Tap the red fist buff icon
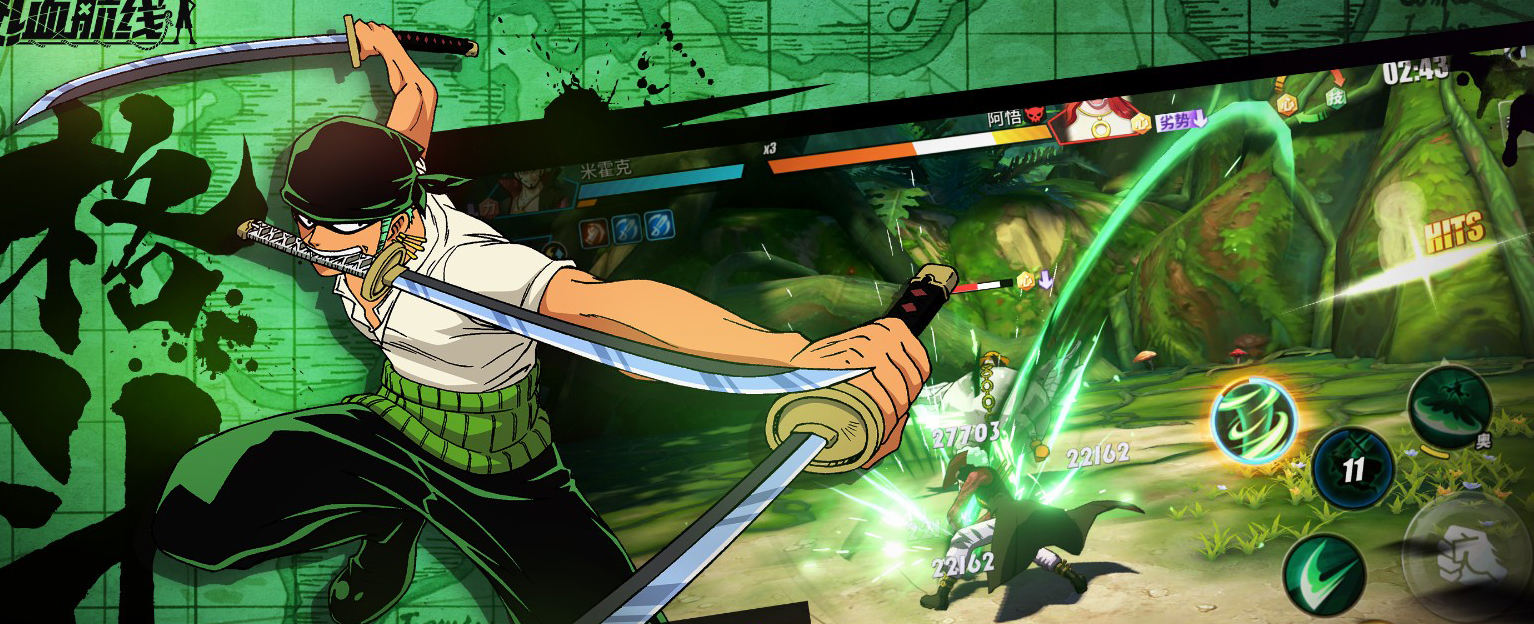Screen dimensions: 1534x624 (x=594, y=229)
